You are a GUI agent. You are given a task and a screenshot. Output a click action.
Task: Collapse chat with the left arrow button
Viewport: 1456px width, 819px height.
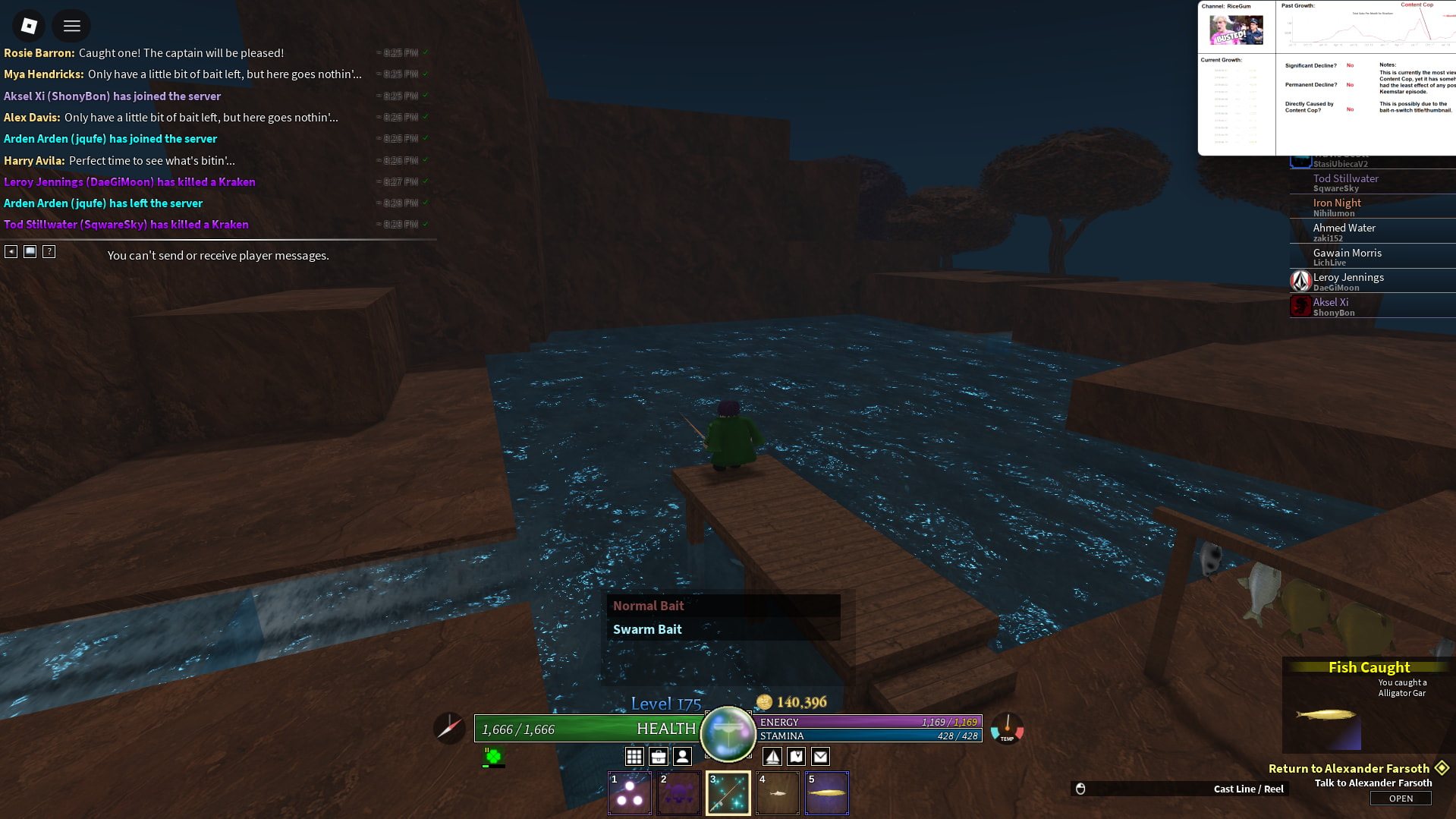click(x=11, y=251)
